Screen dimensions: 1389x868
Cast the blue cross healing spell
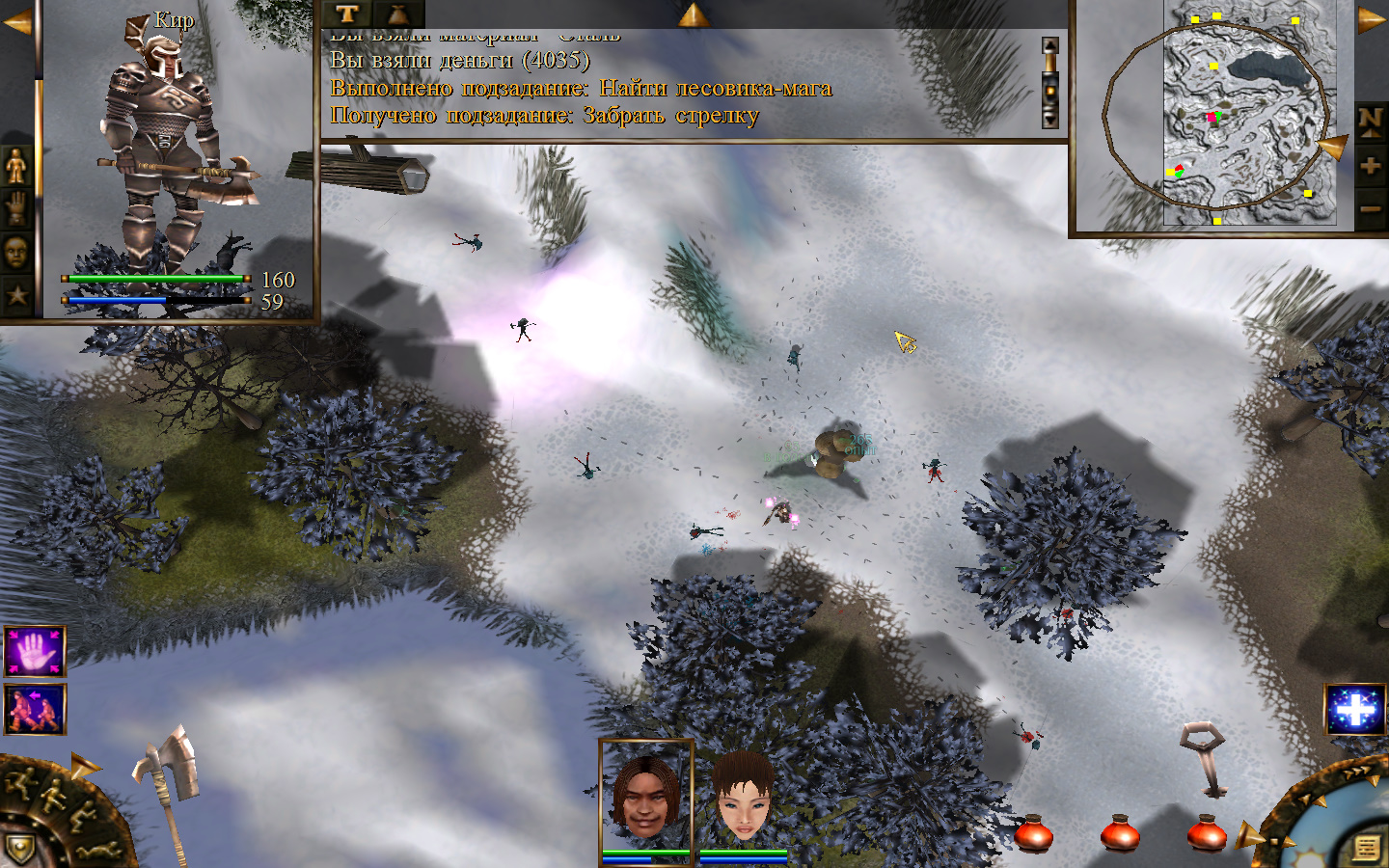tap(1355, 711)
